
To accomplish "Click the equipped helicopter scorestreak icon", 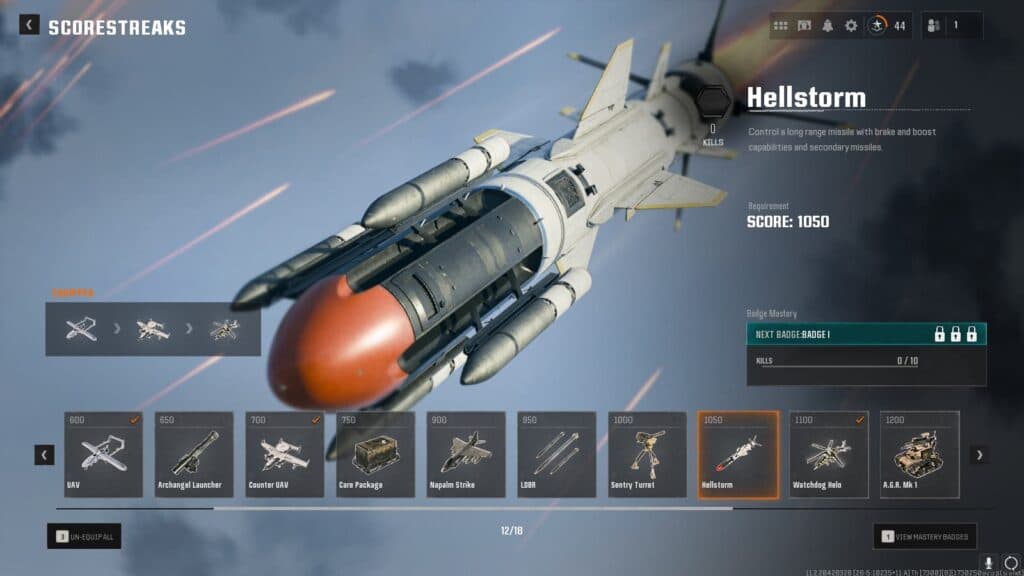I will (225, 329).
